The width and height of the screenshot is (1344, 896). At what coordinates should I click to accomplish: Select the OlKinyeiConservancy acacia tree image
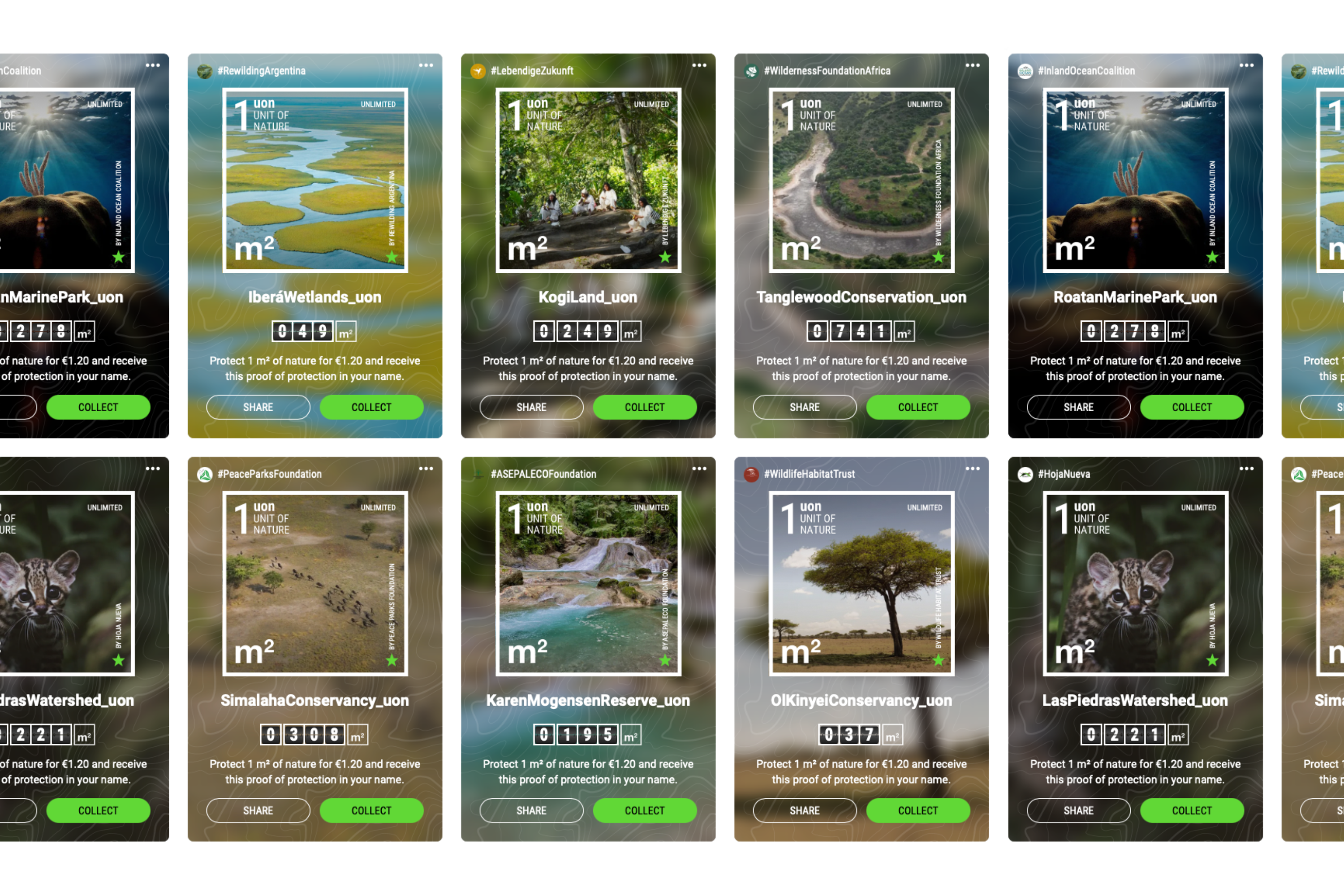[862, 583]
